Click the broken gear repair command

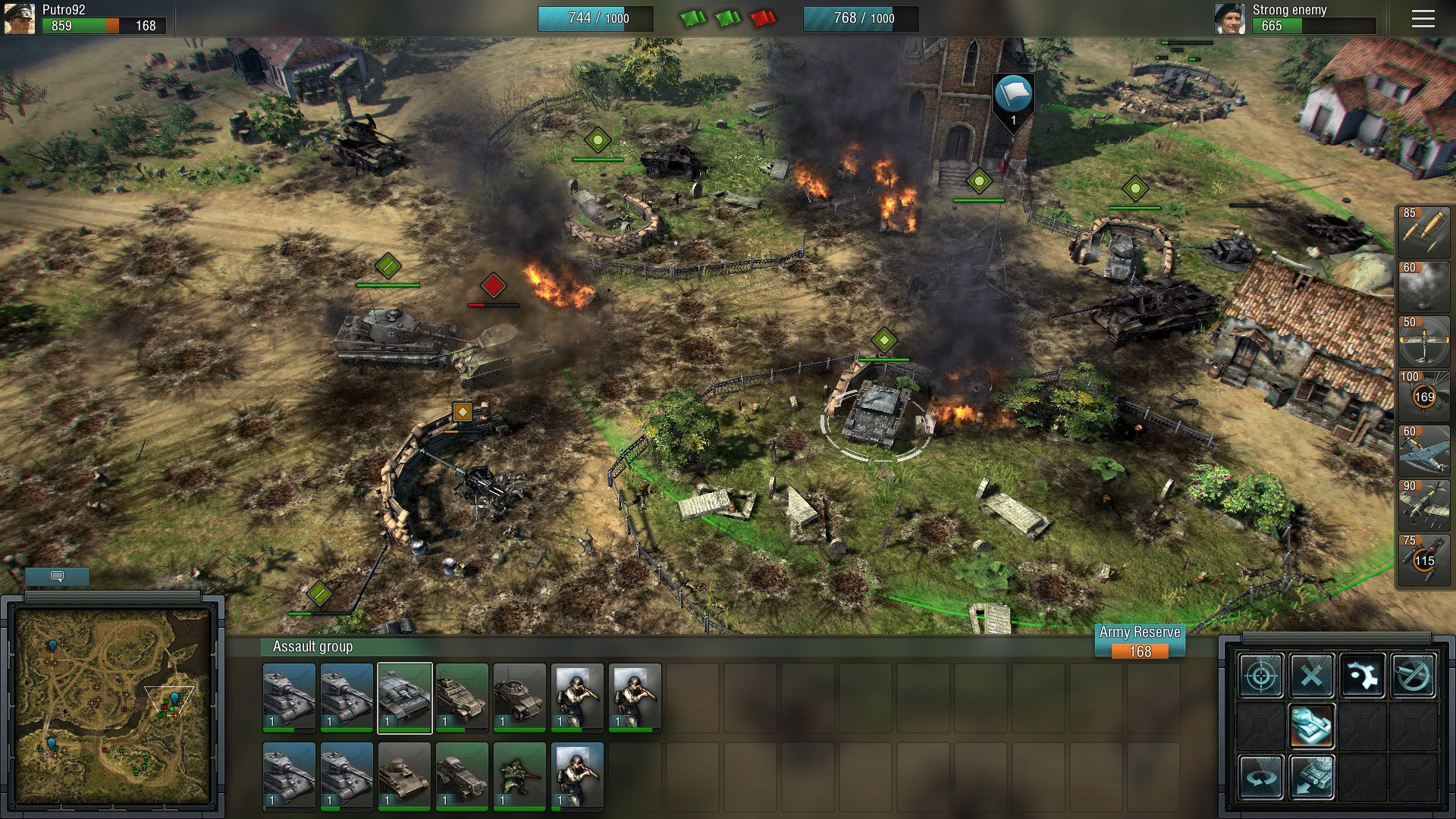(x=1363, y=675)
